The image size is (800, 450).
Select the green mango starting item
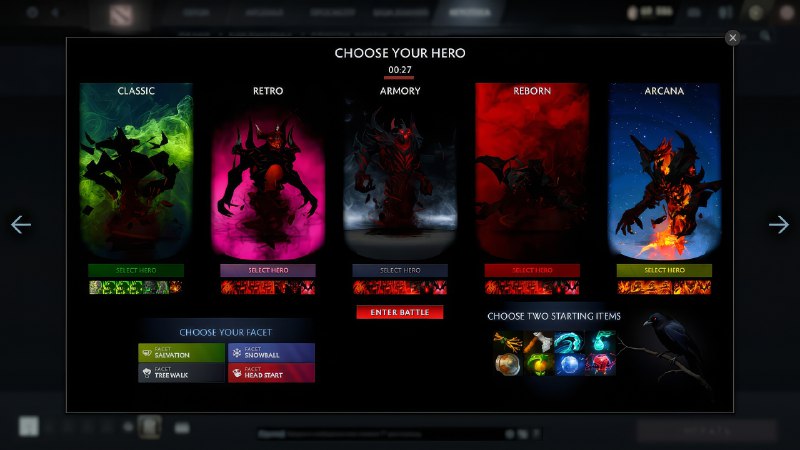[x=538, y=364]
